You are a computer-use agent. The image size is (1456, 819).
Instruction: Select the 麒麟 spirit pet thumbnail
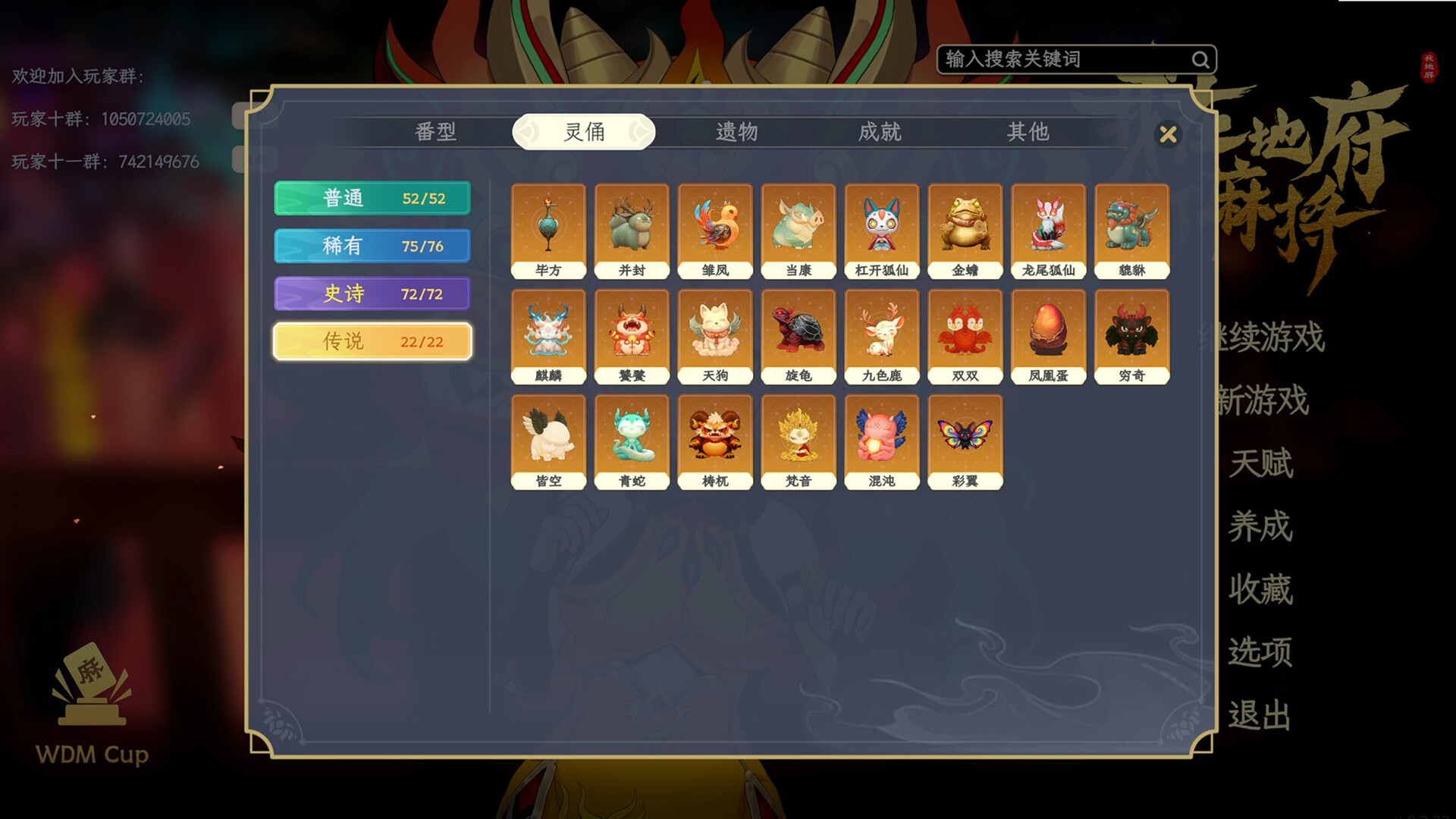click(549, 334)
